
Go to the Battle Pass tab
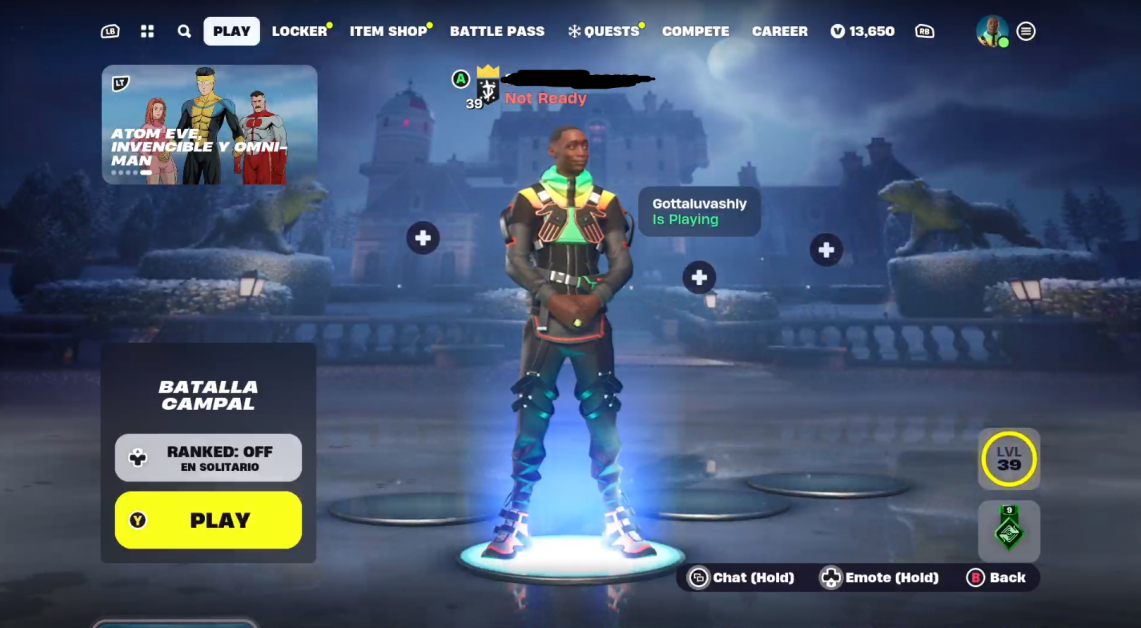pyautogui.click(x=497, y=31)
